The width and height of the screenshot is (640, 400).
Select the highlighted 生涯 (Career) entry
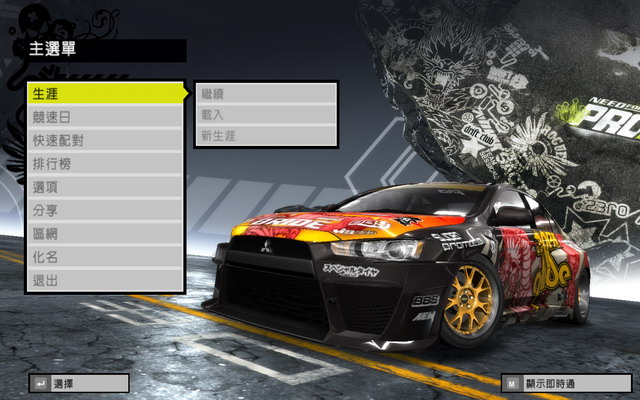coord(105,93)
